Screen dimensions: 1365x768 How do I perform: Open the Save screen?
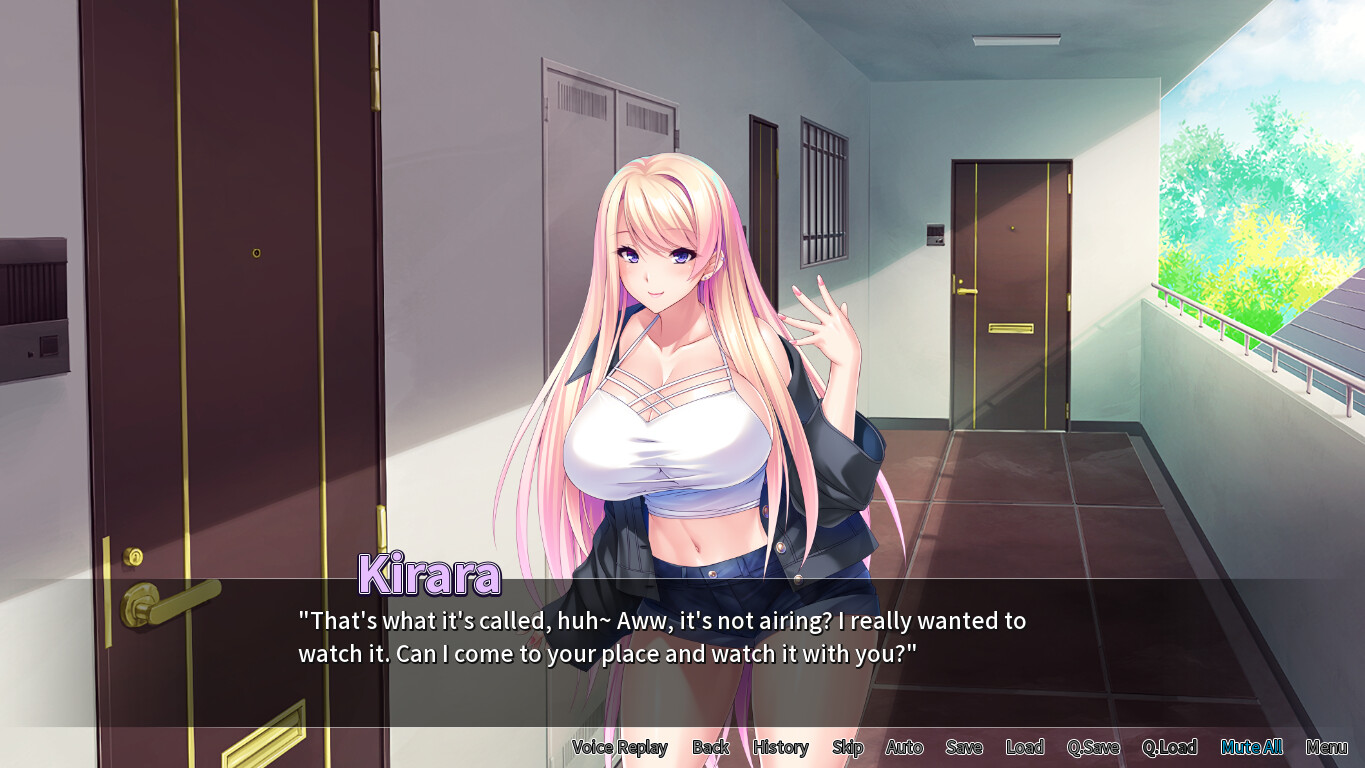point(963,747)
